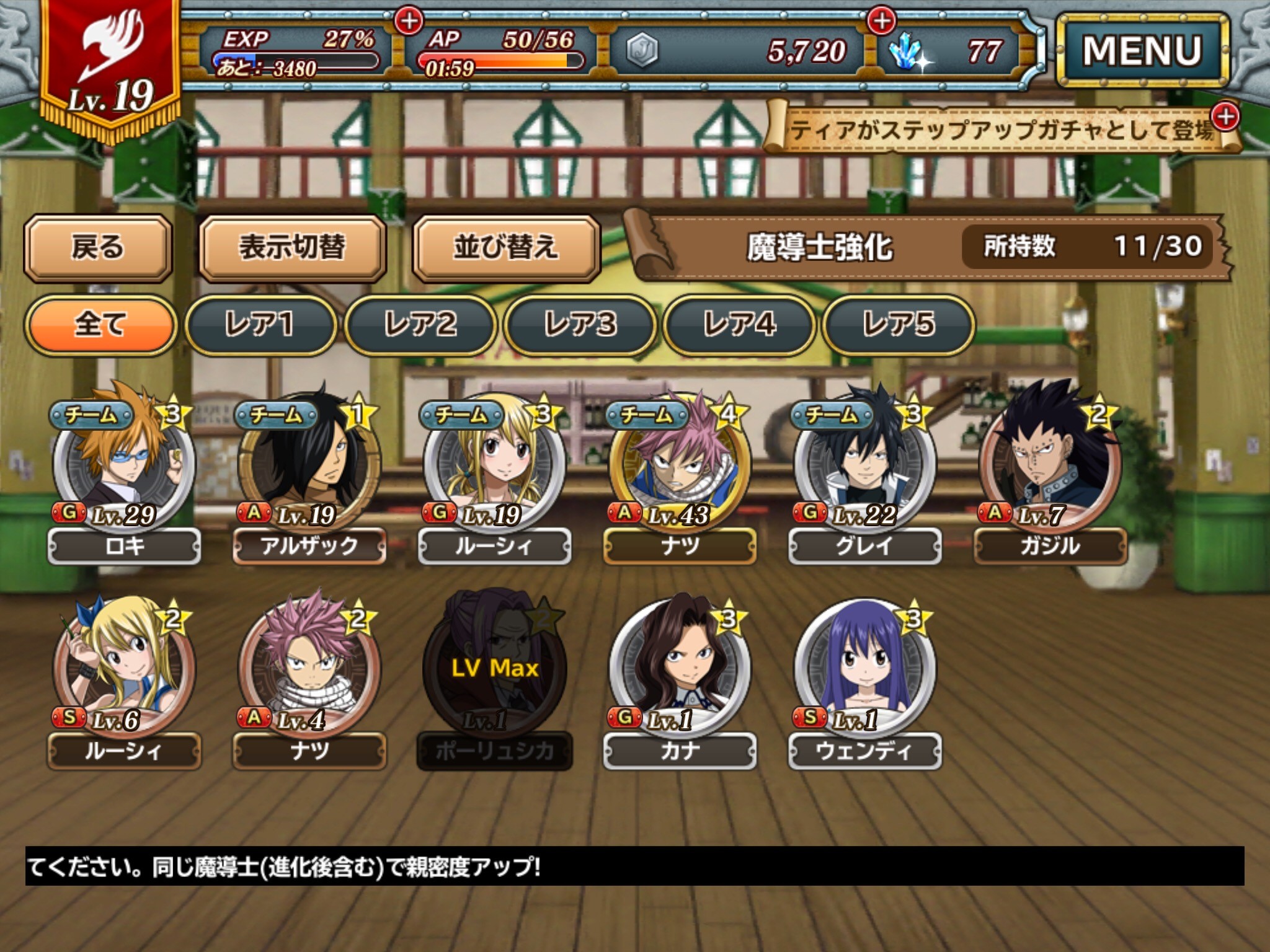Image resolution: width=1270 pixels, height=952 pixels.
Task: Select the Lv.29 ロキ mage
Action: coord(124,465)
